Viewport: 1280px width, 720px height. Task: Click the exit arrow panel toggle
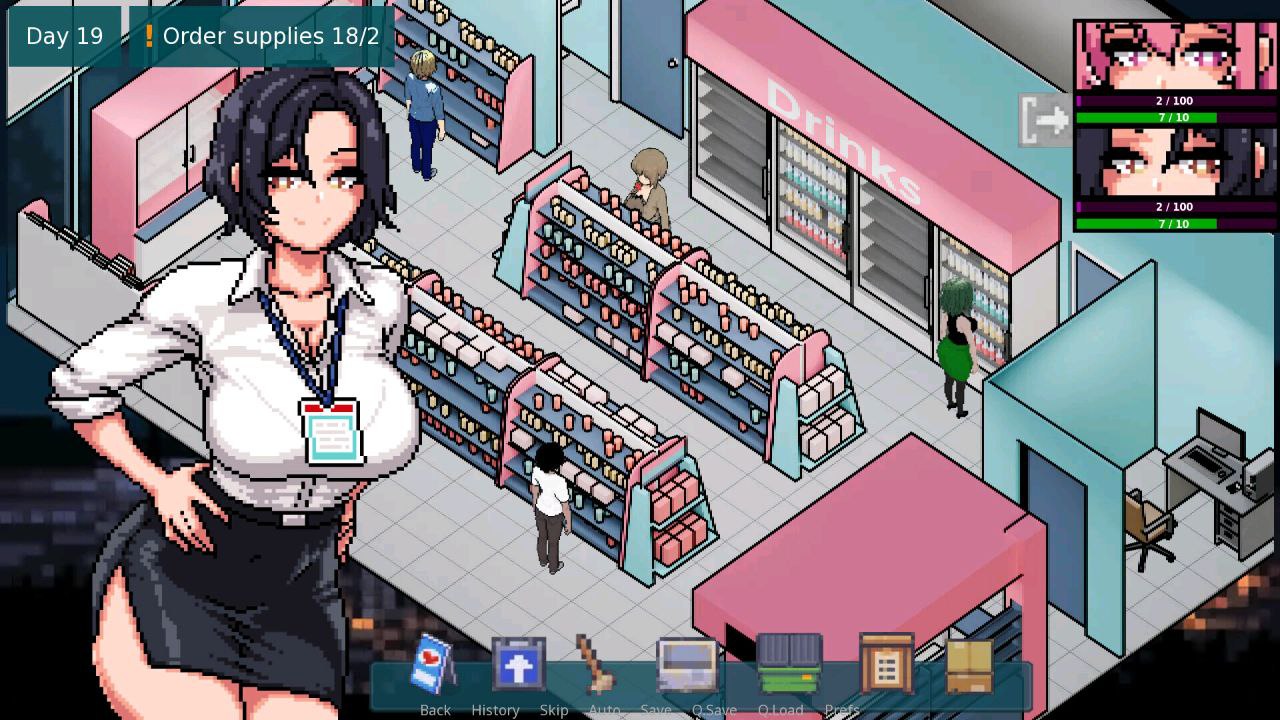[x=1045, y=120]
